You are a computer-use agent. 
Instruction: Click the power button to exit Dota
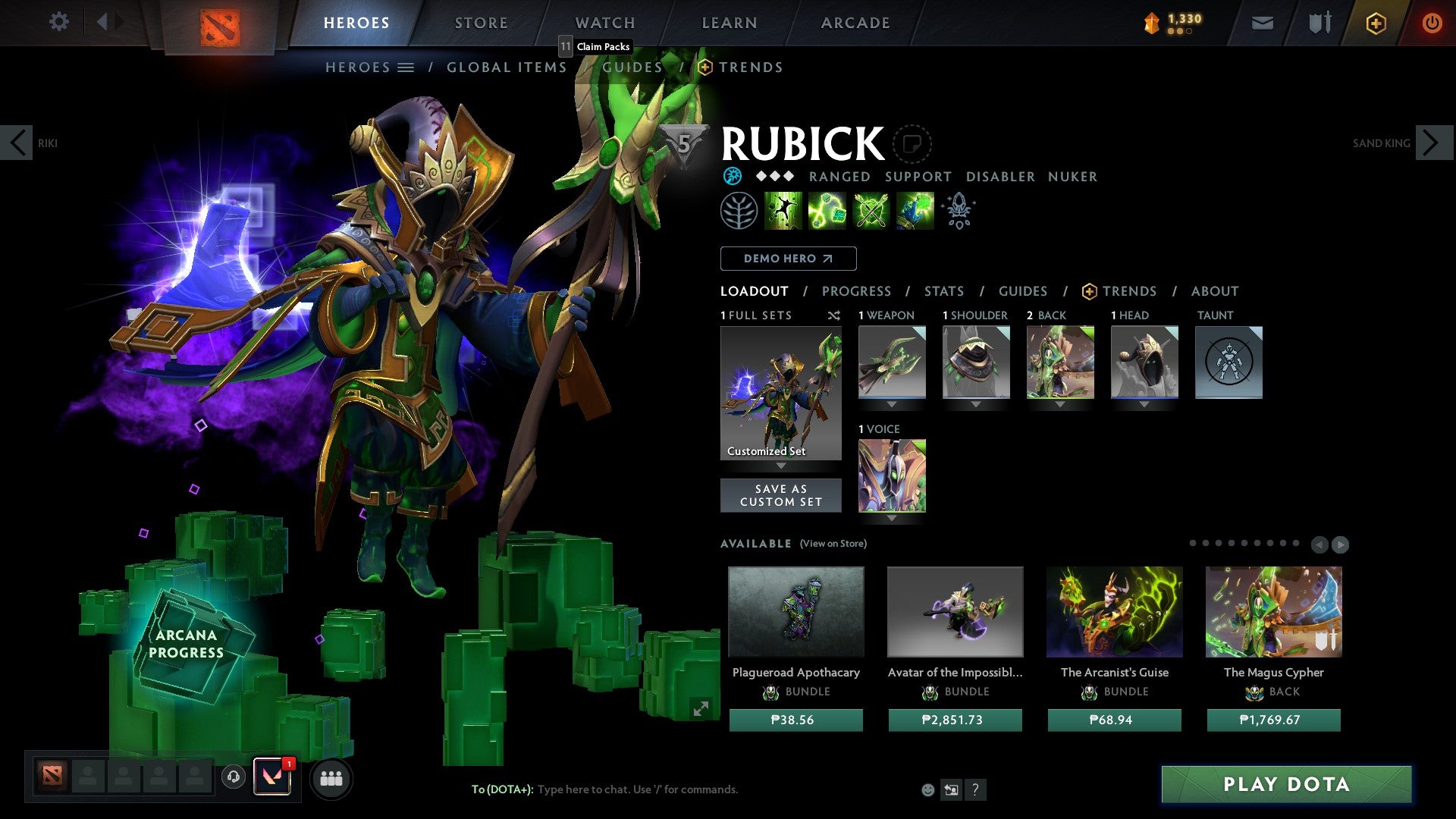click(1432, 23)
